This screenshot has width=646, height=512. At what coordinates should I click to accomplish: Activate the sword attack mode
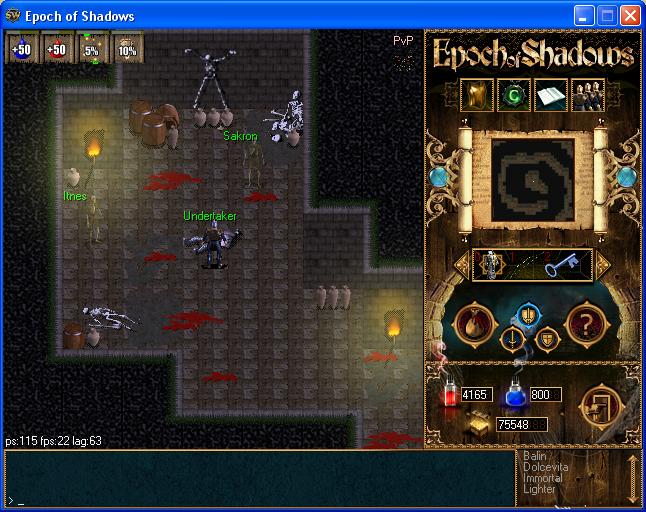click(x=512, y=339)
